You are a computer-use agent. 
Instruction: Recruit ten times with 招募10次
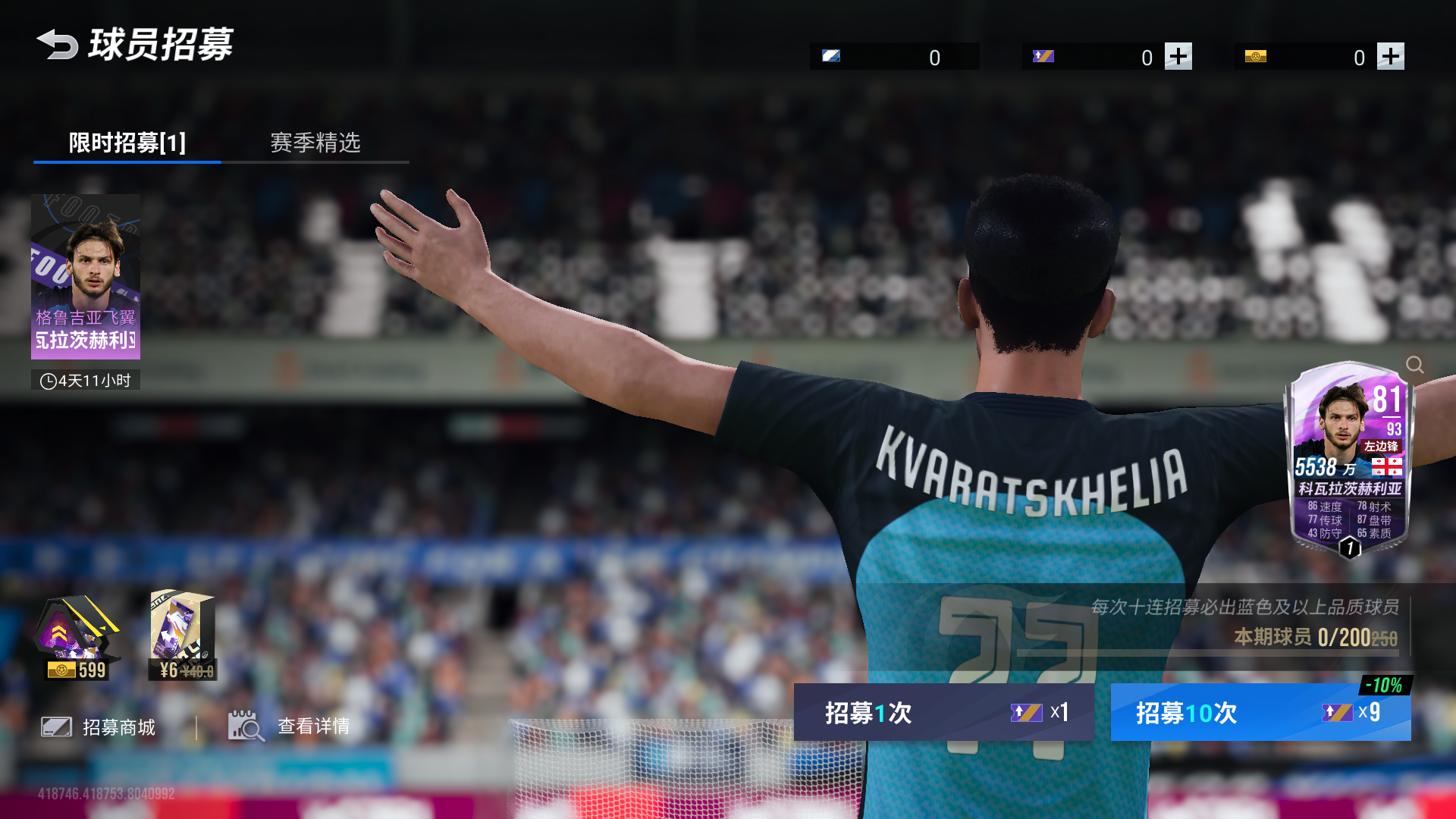point(1260,712)
